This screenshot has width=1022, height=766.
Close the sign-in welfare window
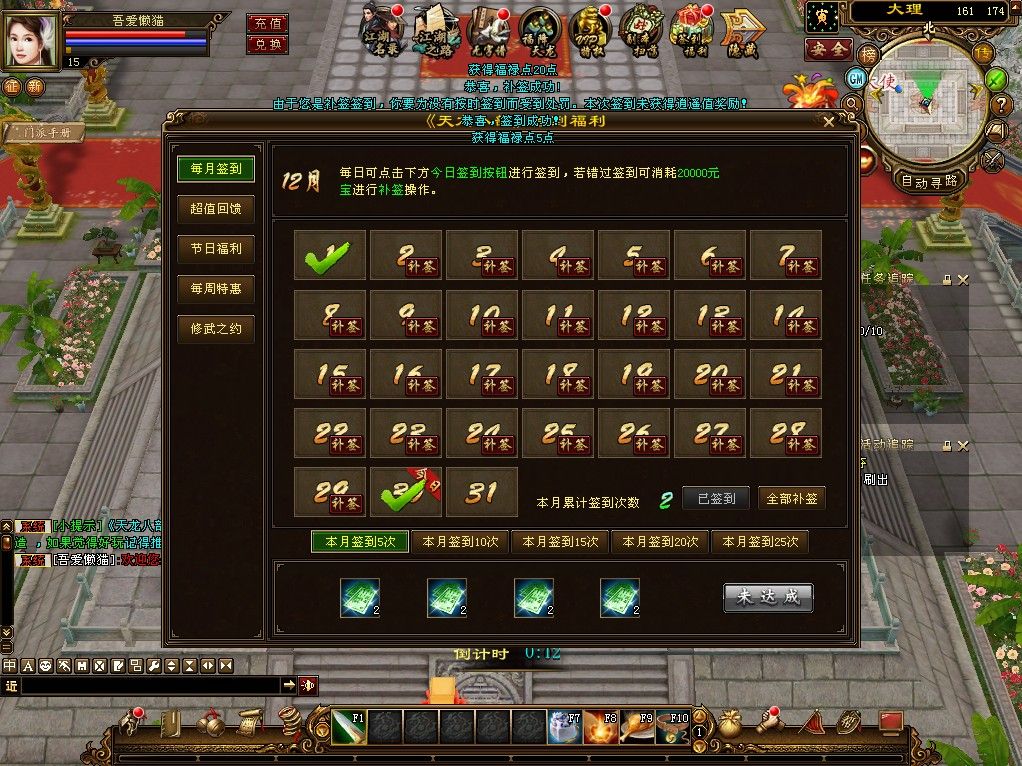pos(829,123)
